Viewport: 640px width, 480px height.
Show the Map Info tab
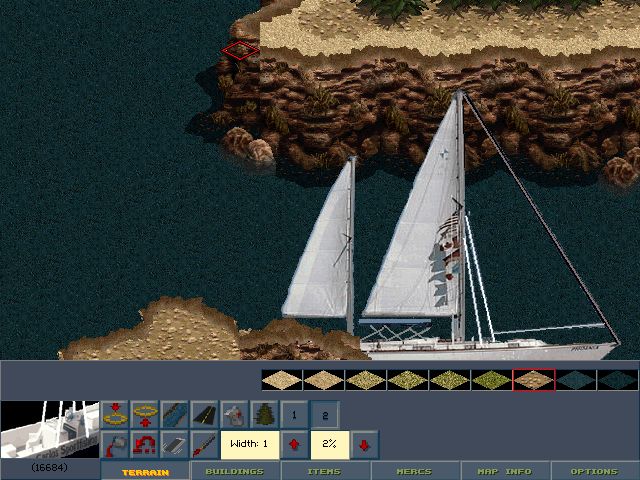504,471
